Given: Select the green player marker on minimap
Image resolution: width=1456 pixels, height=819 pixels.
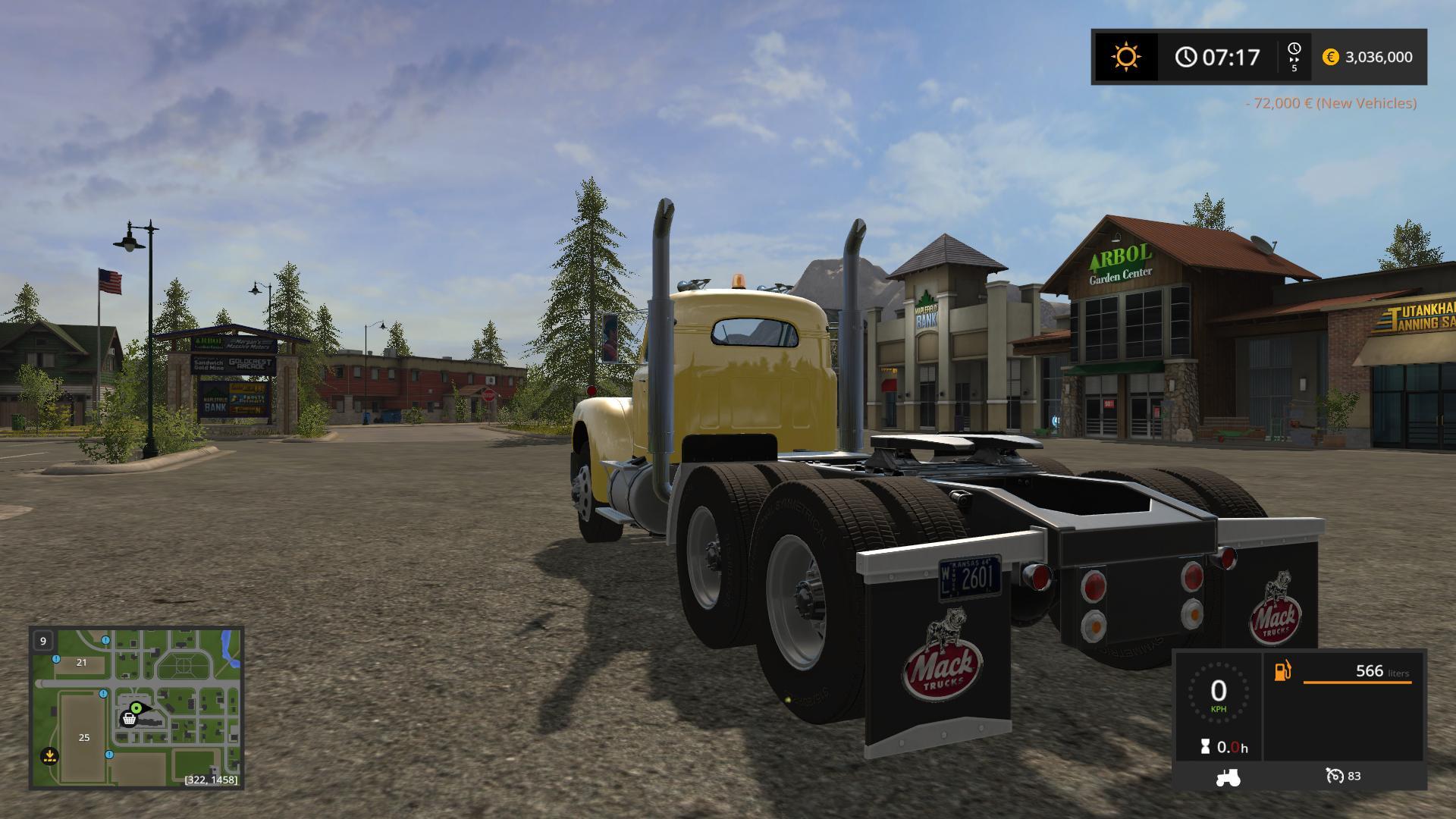Looking at the screenshot, I should pos(136,708).
